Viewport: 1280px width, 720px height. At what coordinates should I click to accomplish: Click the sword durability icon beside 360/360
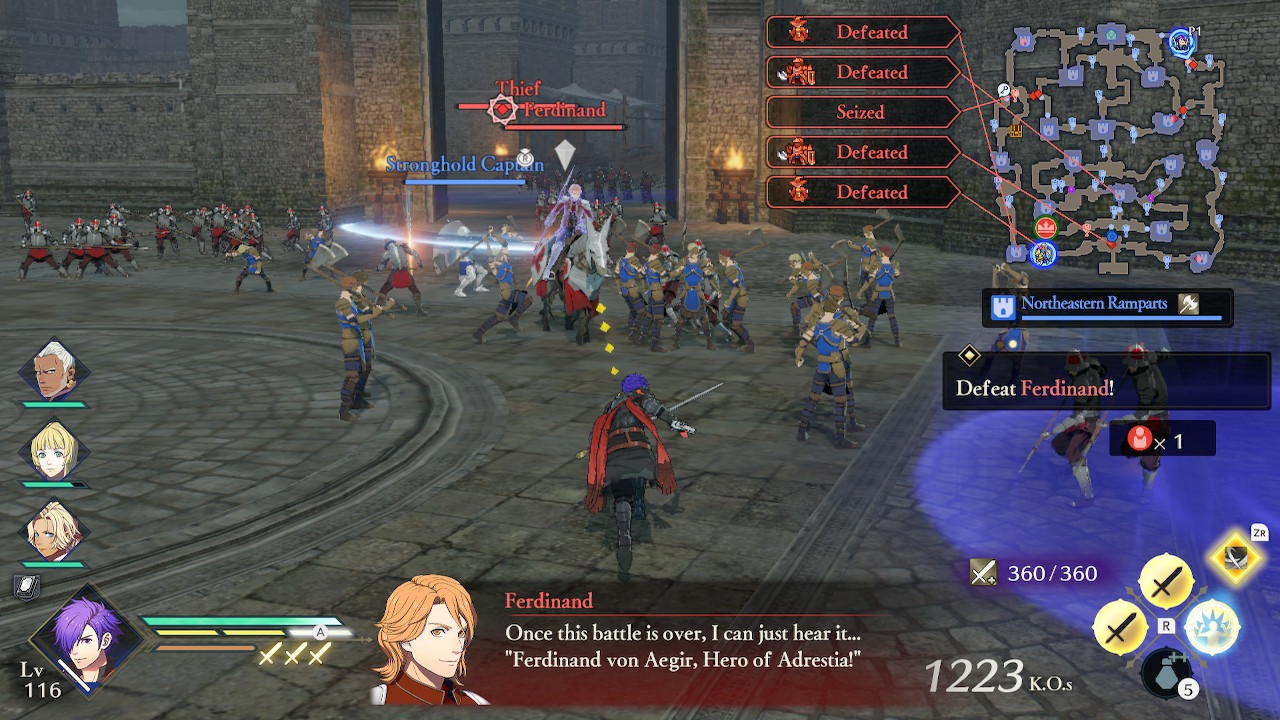pyautogui.click(x=985, y=573)
